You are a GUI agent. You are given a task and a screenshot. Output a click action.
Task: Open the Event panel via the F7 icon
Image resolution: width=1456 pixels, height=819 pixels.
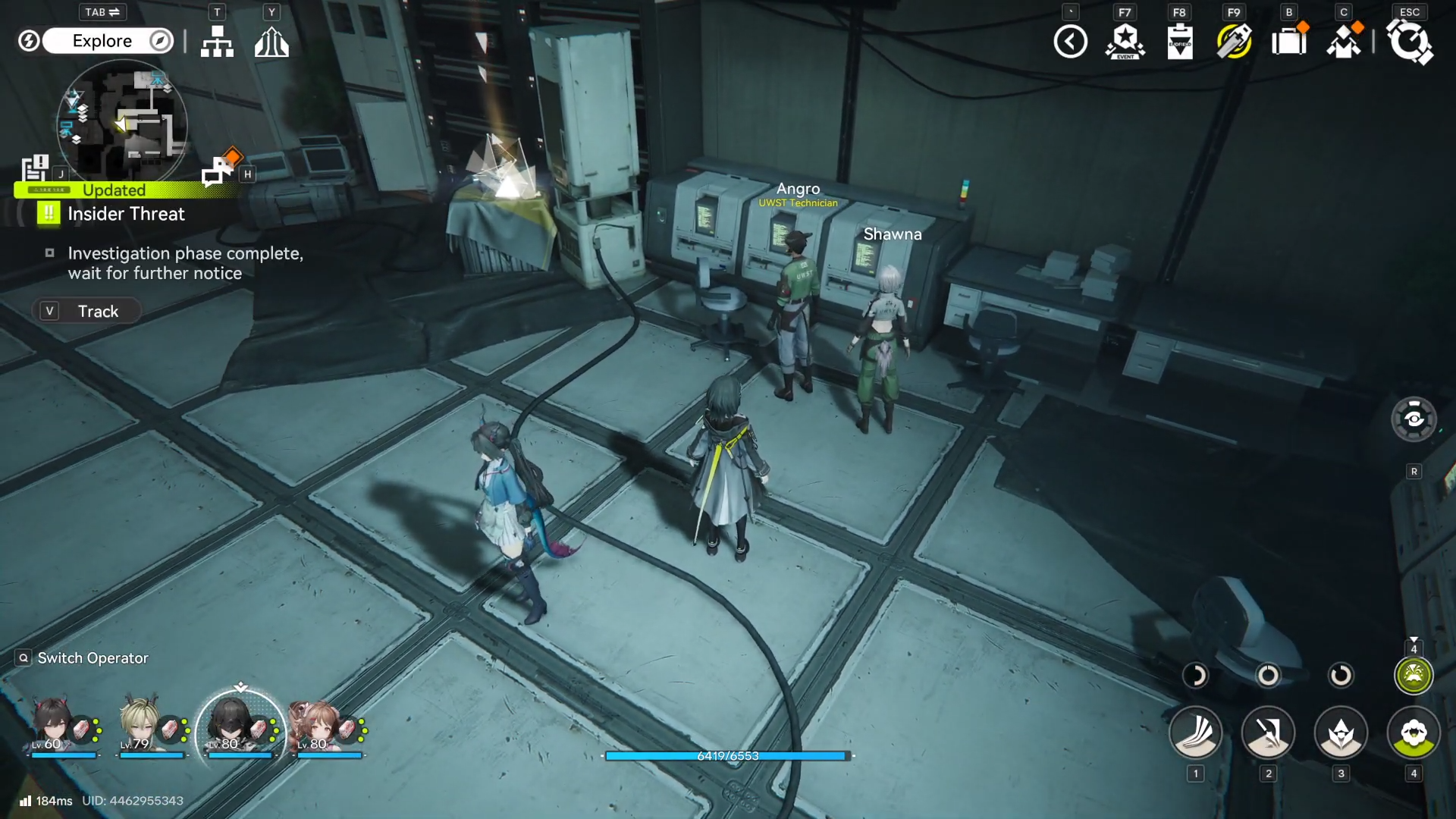coord(1125,41)
